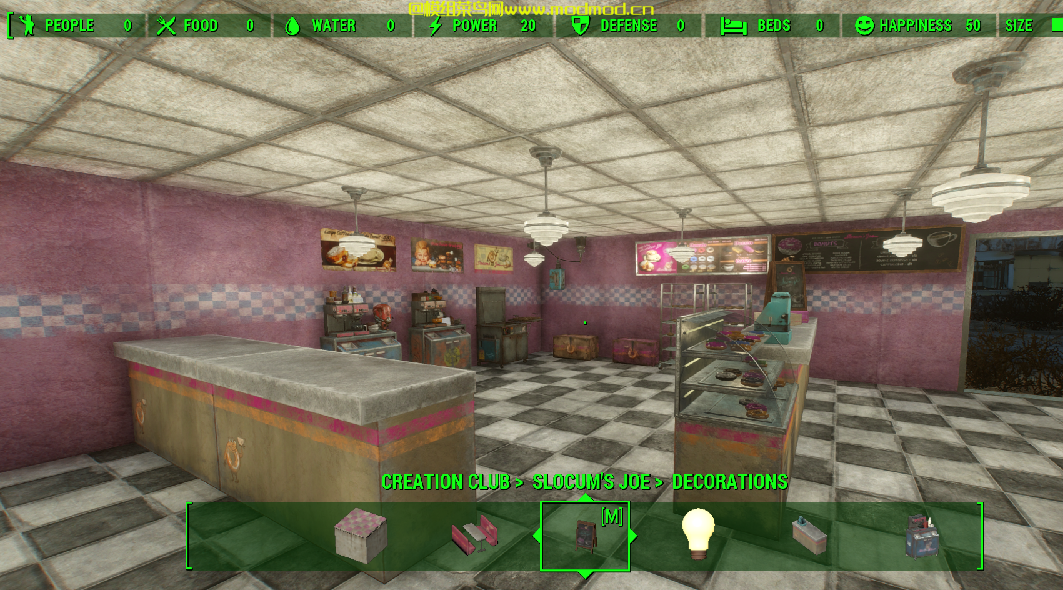Choose the small countertop register item
This screenshot has height=590, width=1063.
click(x=808, y=533)
